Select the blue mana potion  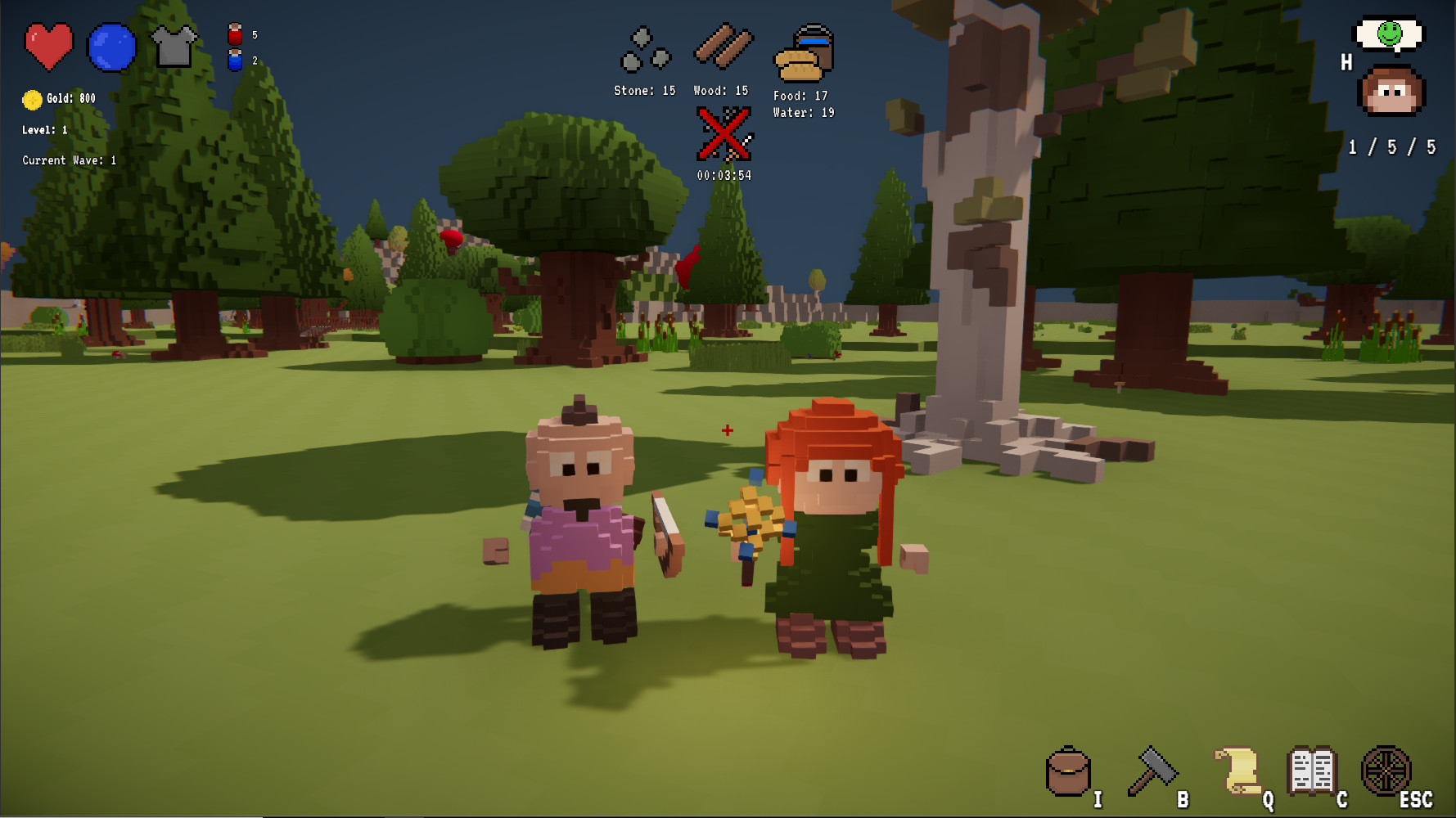[x=237, y=59]
